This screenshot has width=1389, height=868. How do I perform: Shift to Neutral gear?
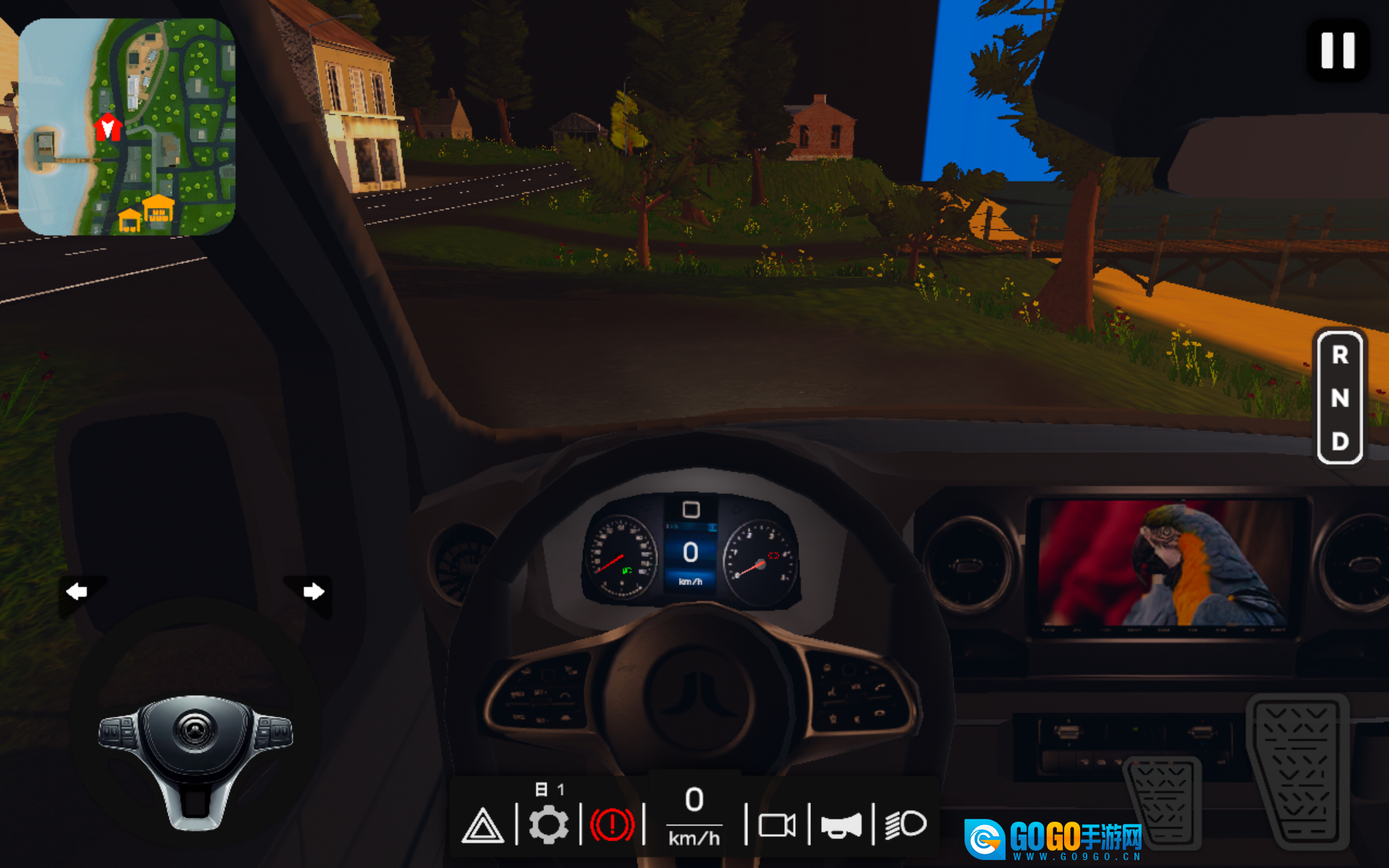[1340, 398]
